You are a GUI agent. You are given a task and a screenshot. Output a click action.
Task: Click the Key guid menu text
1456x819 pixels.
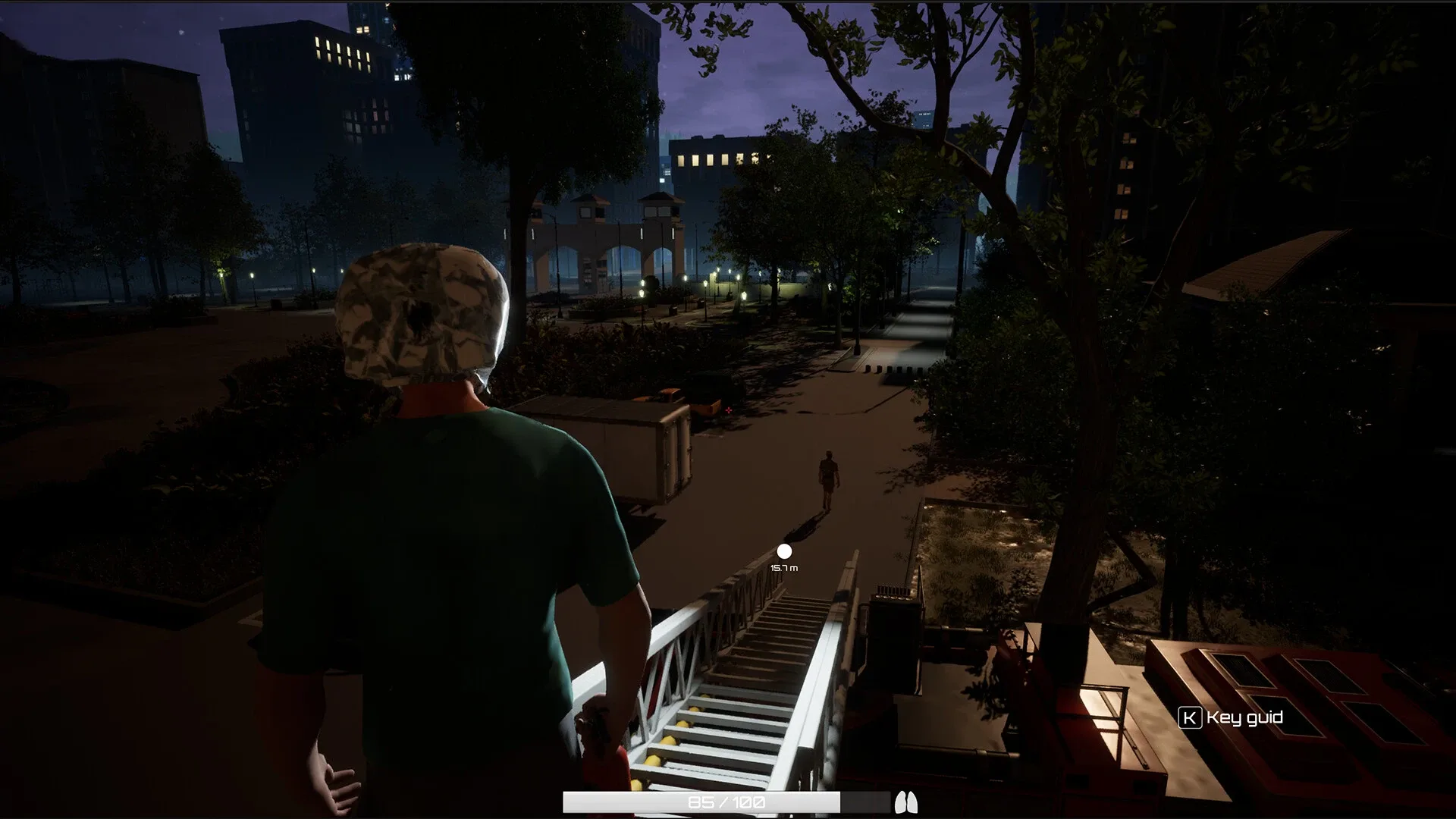click(1242, 716)
